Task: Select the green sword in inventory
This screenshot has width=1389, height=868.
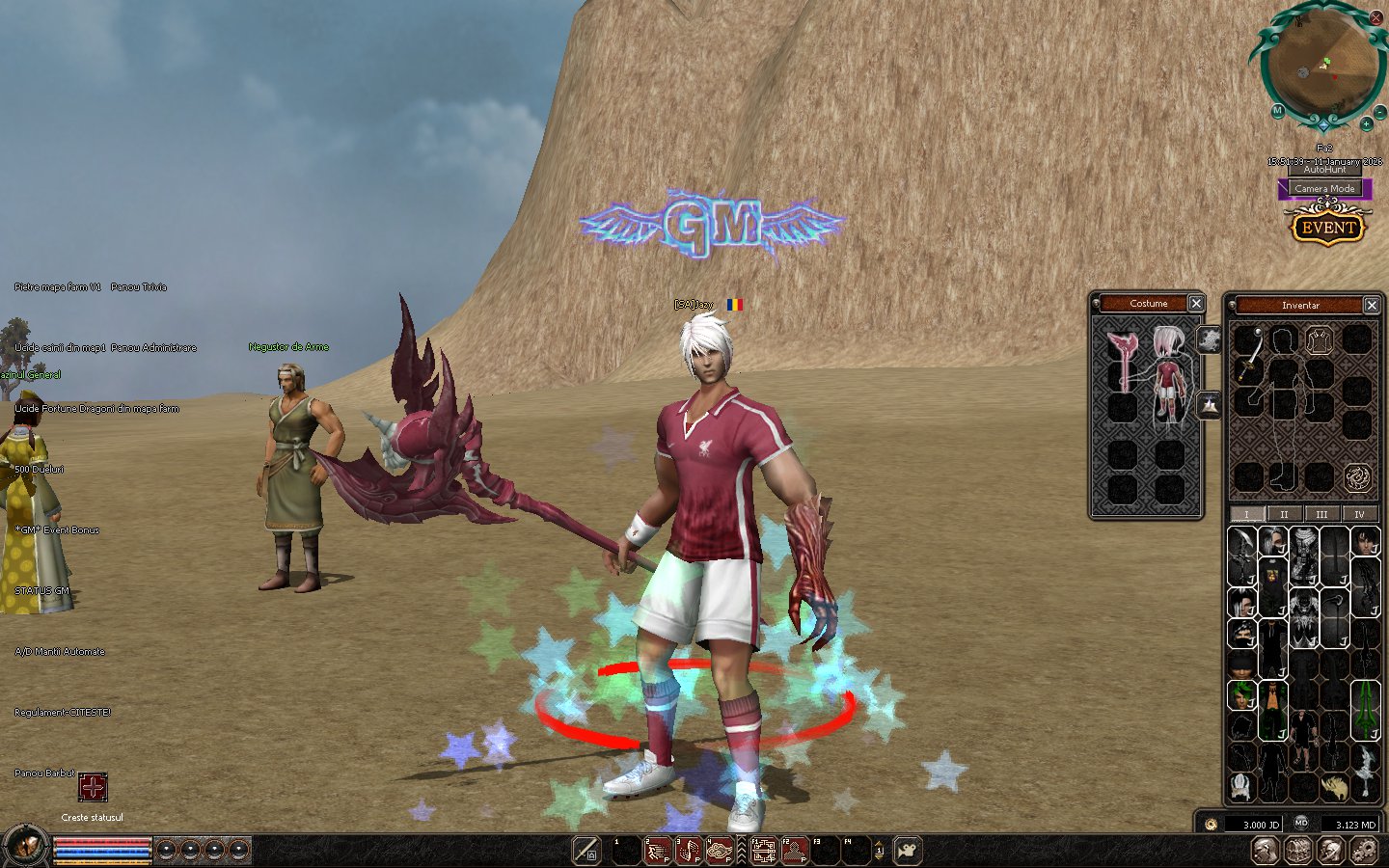Action: 1365,708
